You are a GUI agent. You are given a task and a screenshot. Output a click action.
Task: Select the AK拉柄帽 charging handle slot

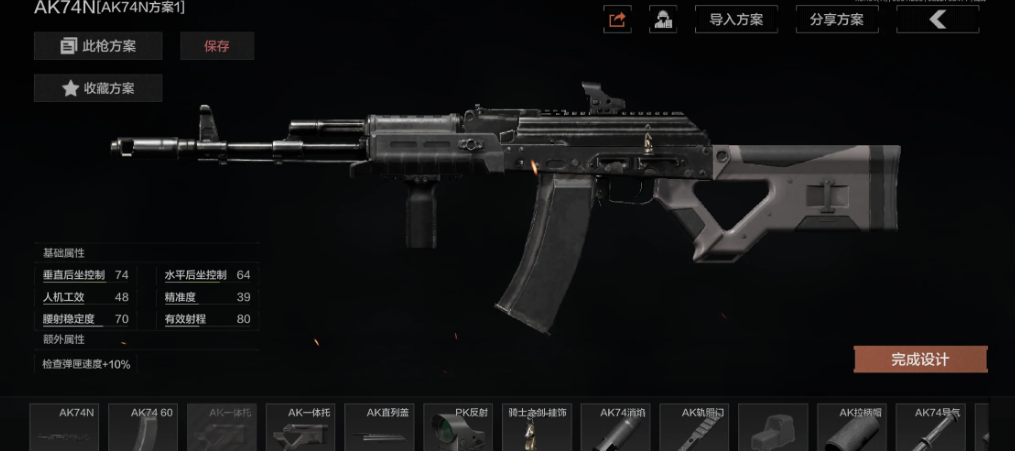coord(852,427)
